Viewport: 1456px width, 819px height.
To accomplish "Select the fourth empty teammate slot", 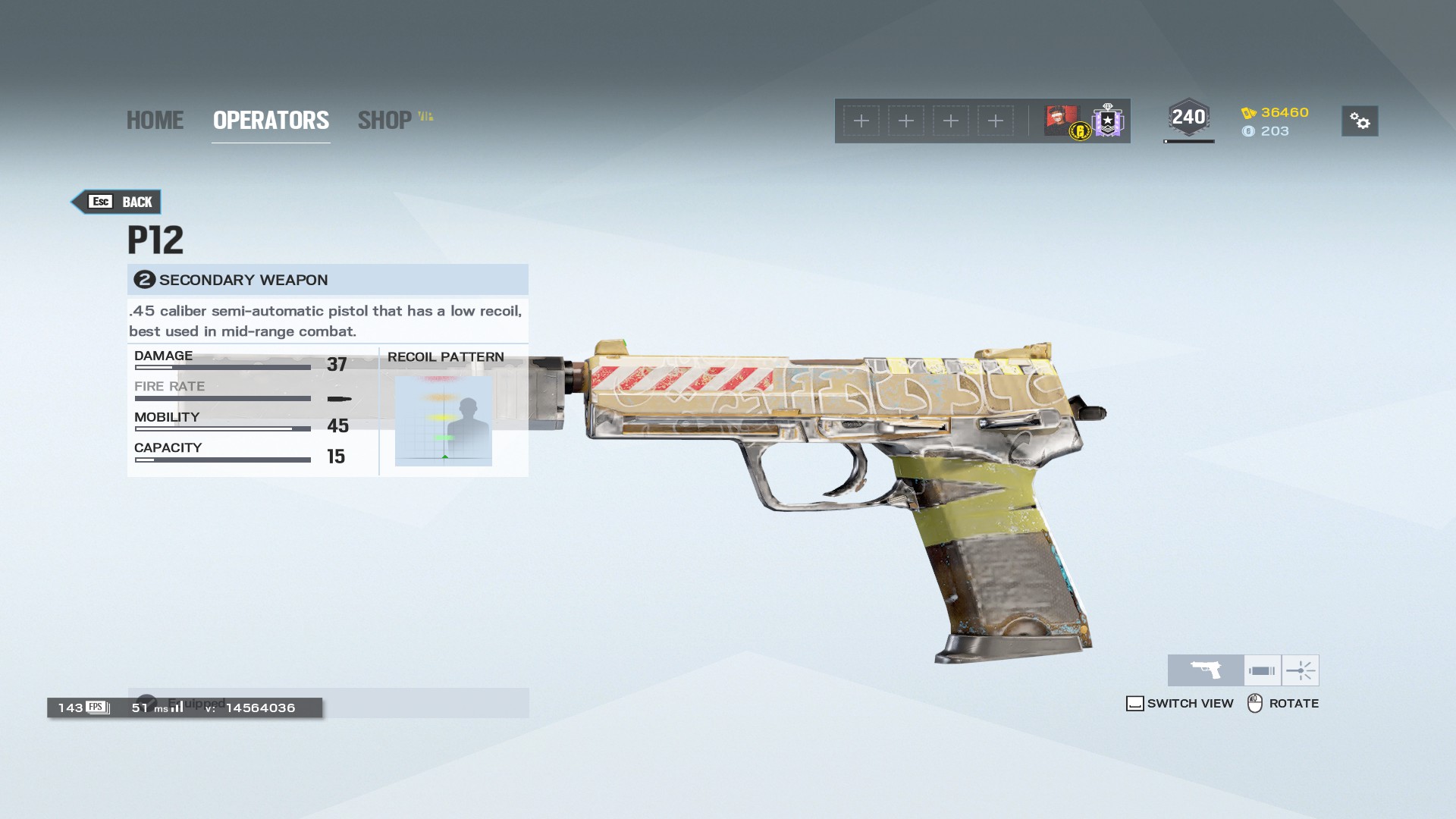I will coord(995,121).
